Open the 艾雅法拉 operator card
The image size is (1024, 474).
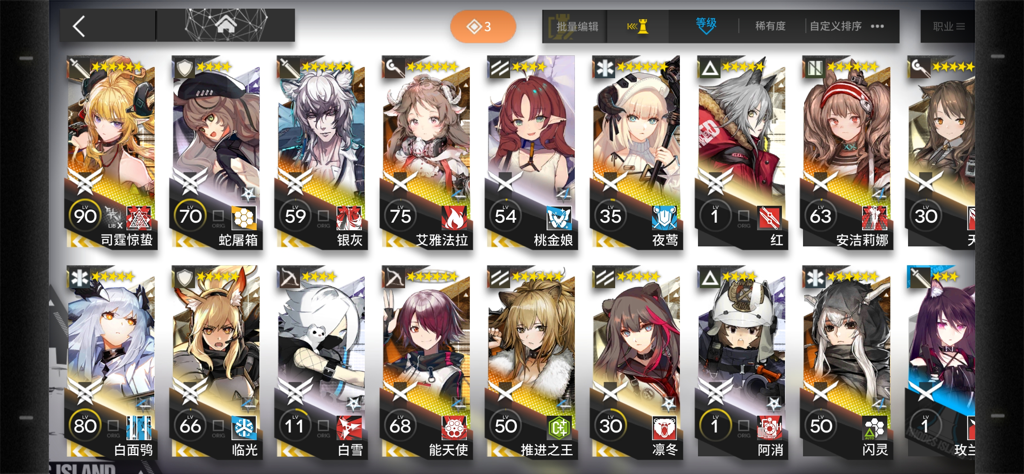click(x=425, y=150)
